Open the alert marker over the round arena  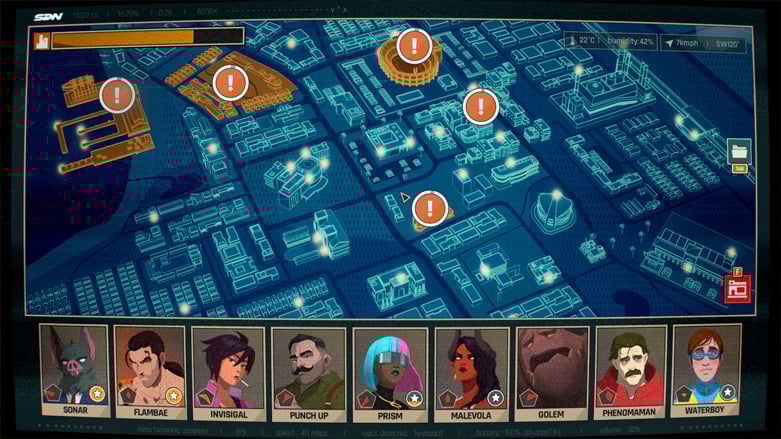[x=414, y=46]
